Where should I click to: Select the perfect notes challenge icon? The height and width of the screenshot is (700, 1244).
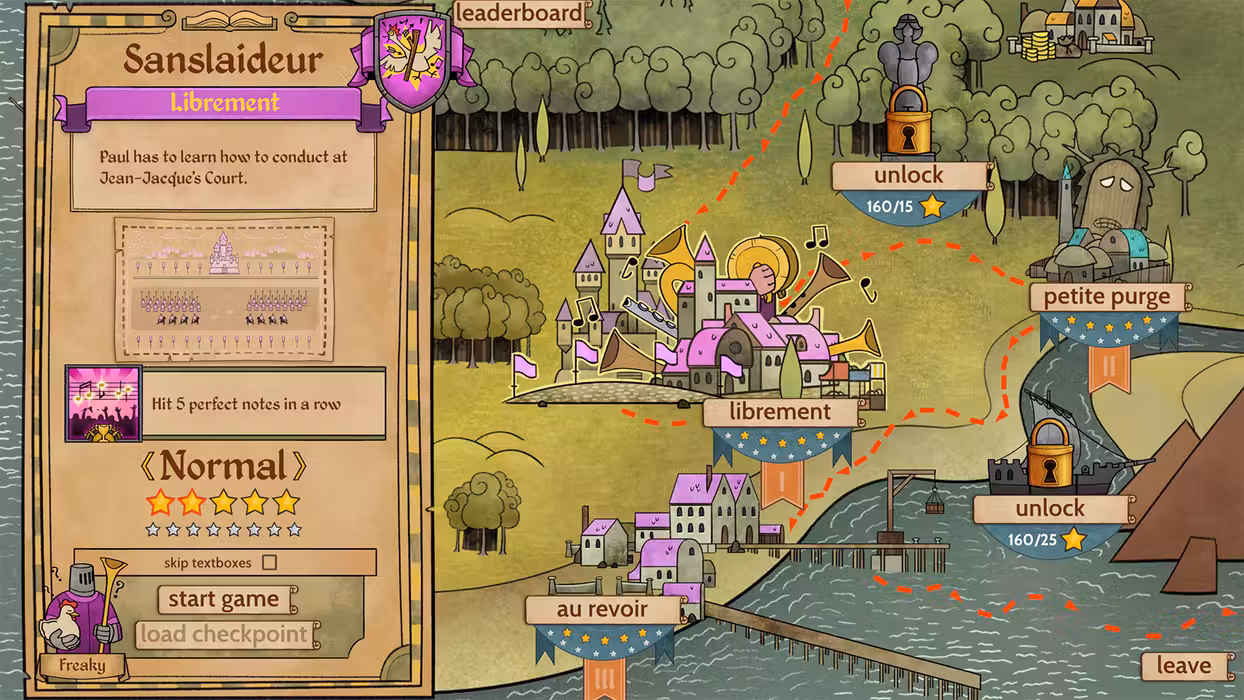pos(103,404)
